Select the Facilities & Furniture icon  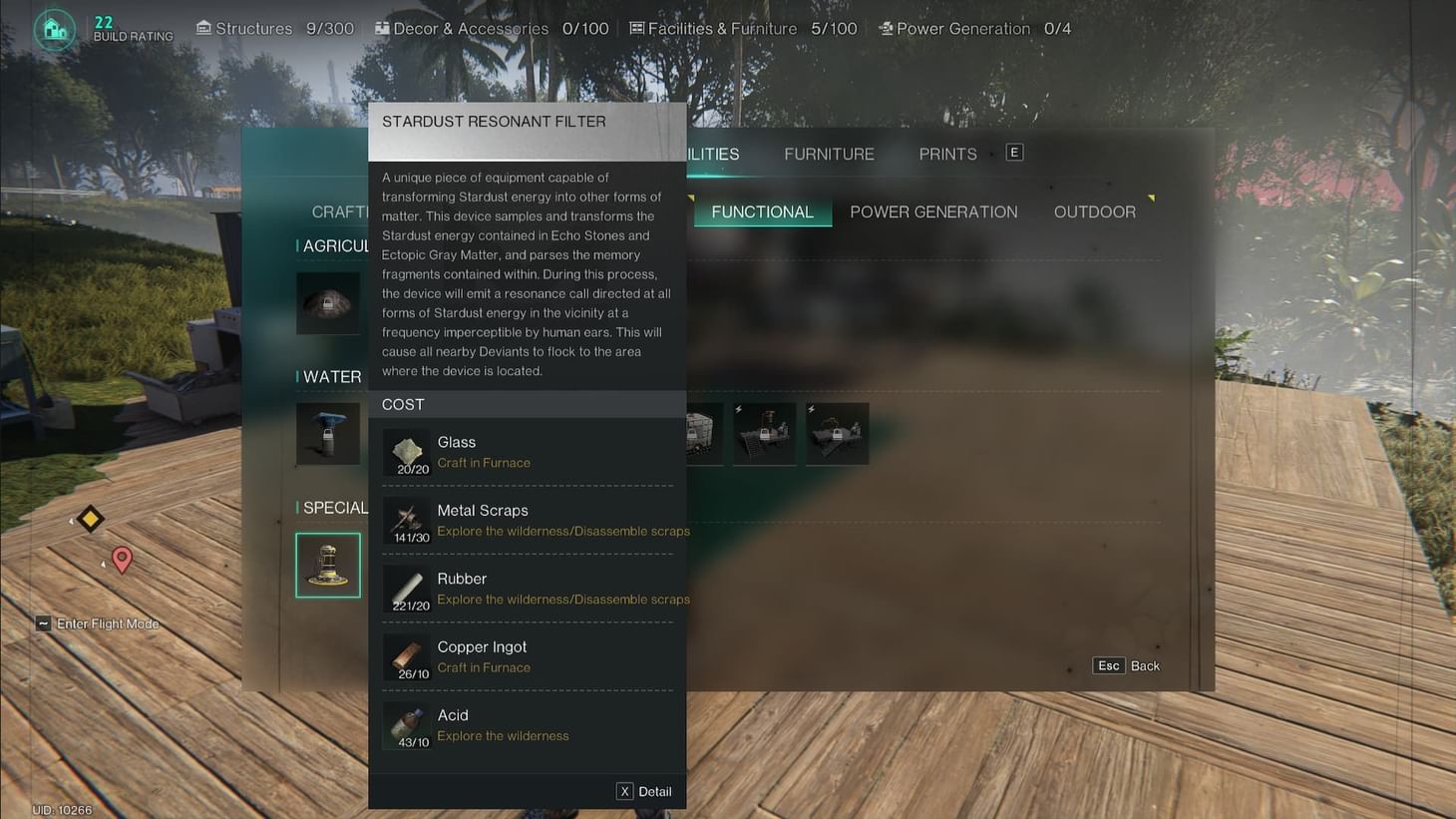click(x=635, y=28)
